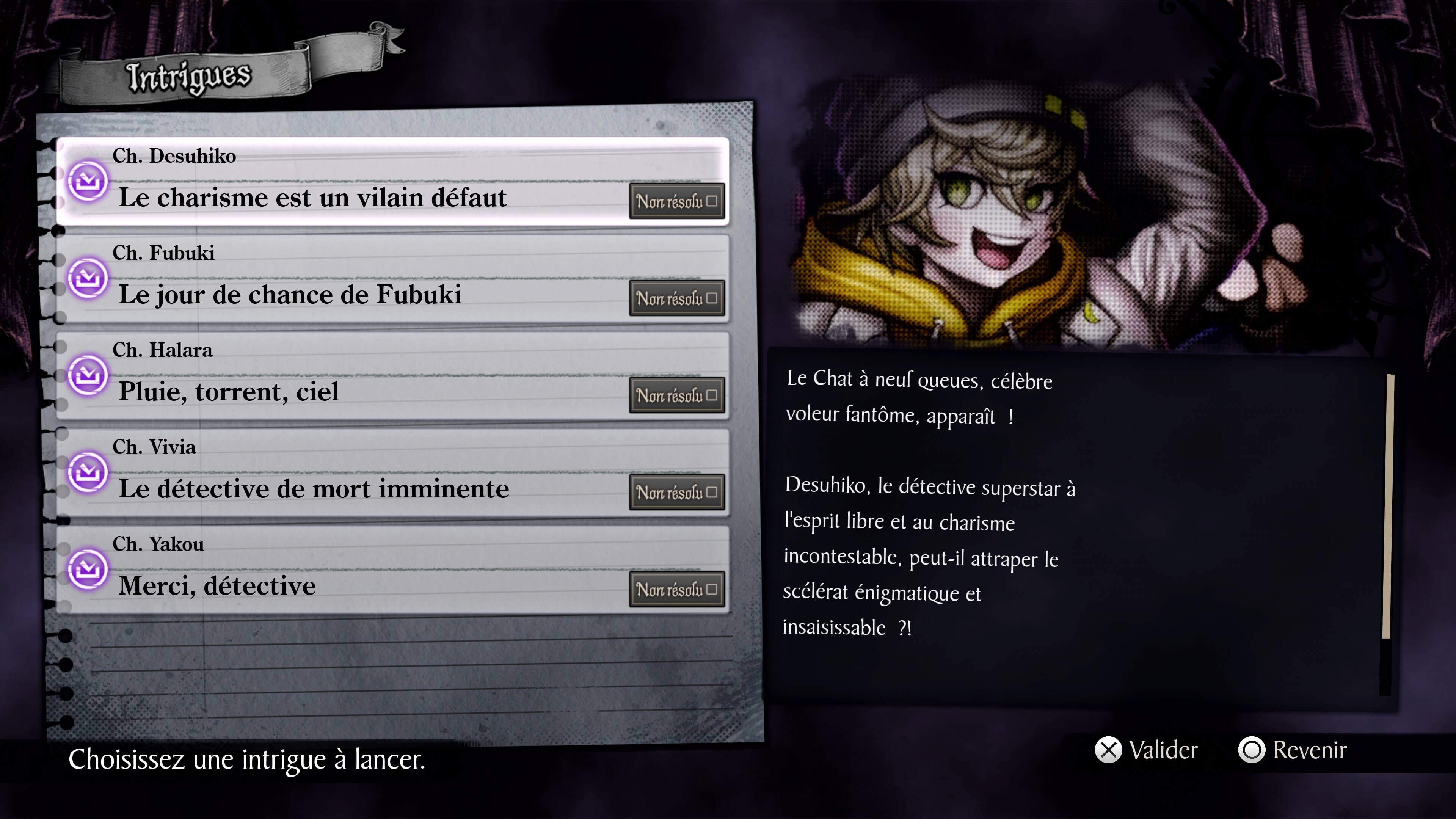
Task: Choose 'Le jour de chance de Fubuki'
Action: click(392, 279)
